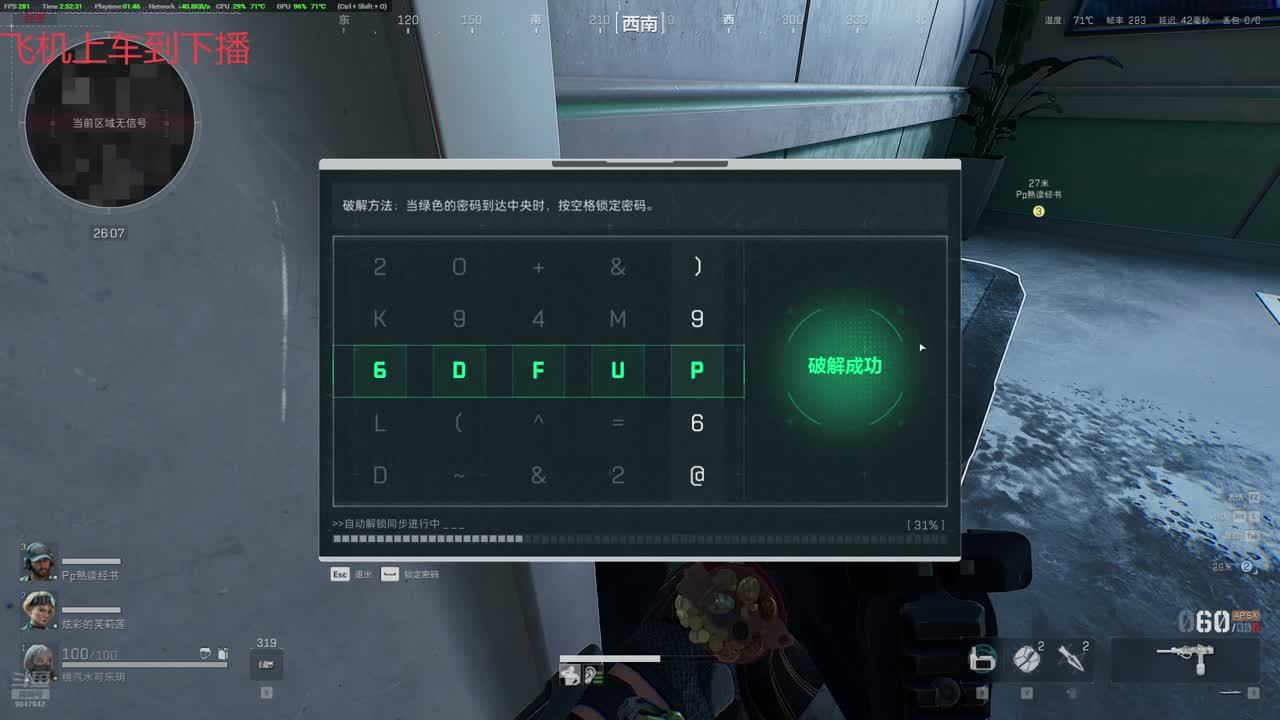
Task: Choose the throwing knife gadget icon
Action: 1071,658
